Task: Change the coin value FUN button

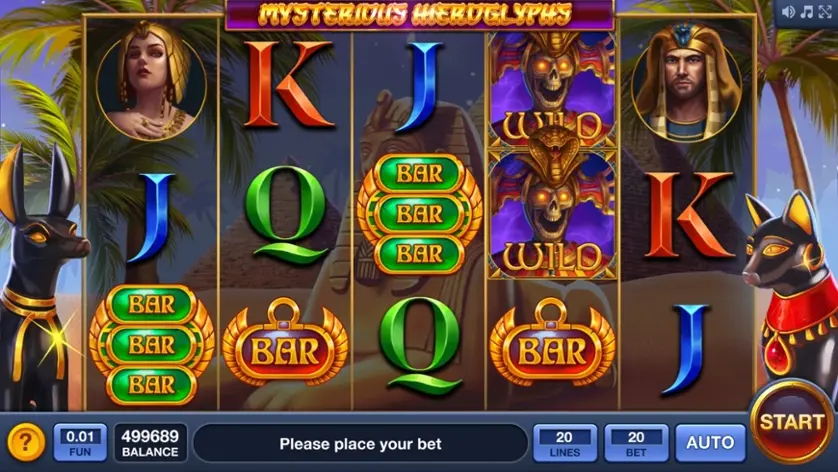Action: [80, 442]
